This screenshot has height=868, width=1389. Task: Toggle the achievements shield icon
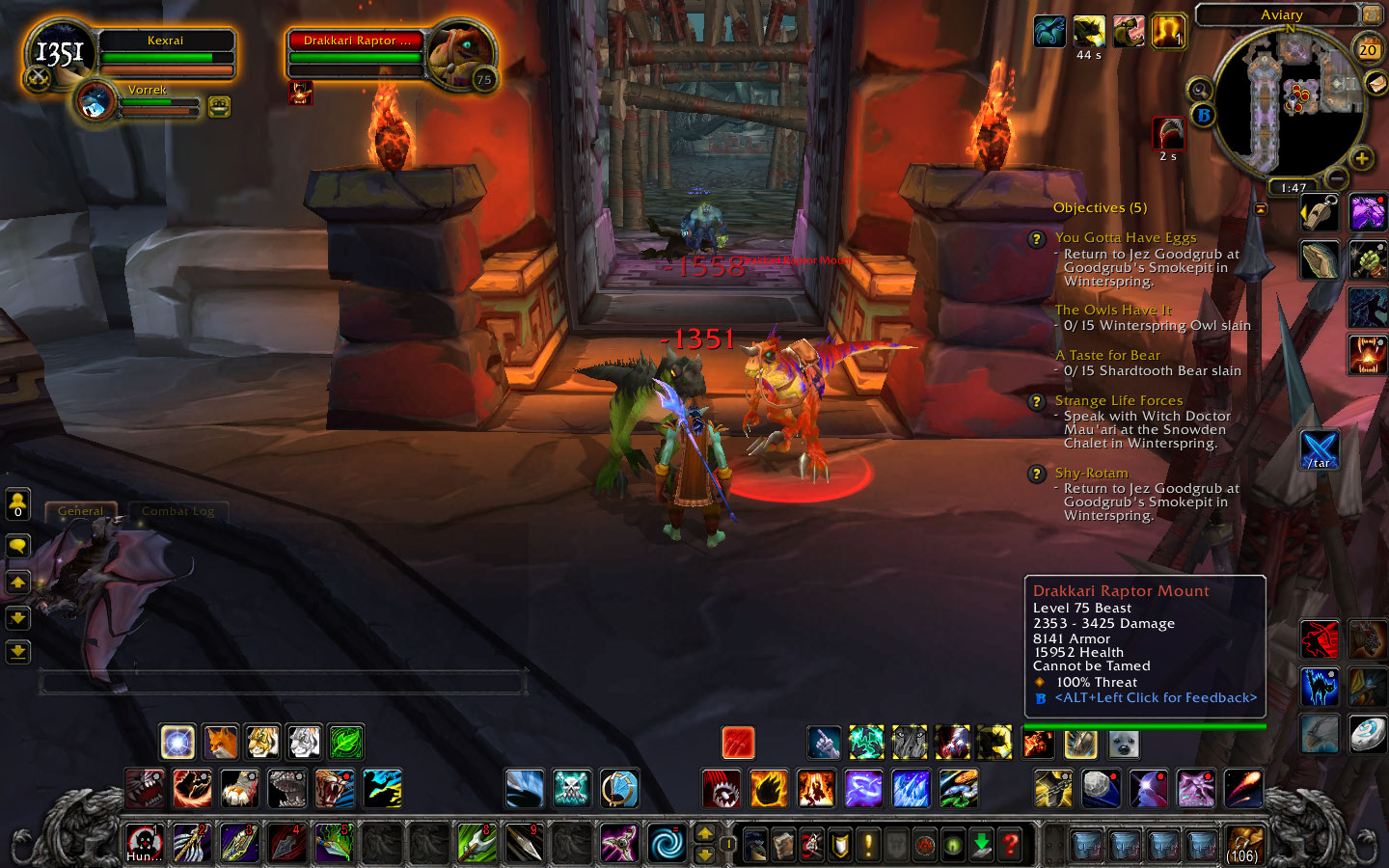[838, 843]
